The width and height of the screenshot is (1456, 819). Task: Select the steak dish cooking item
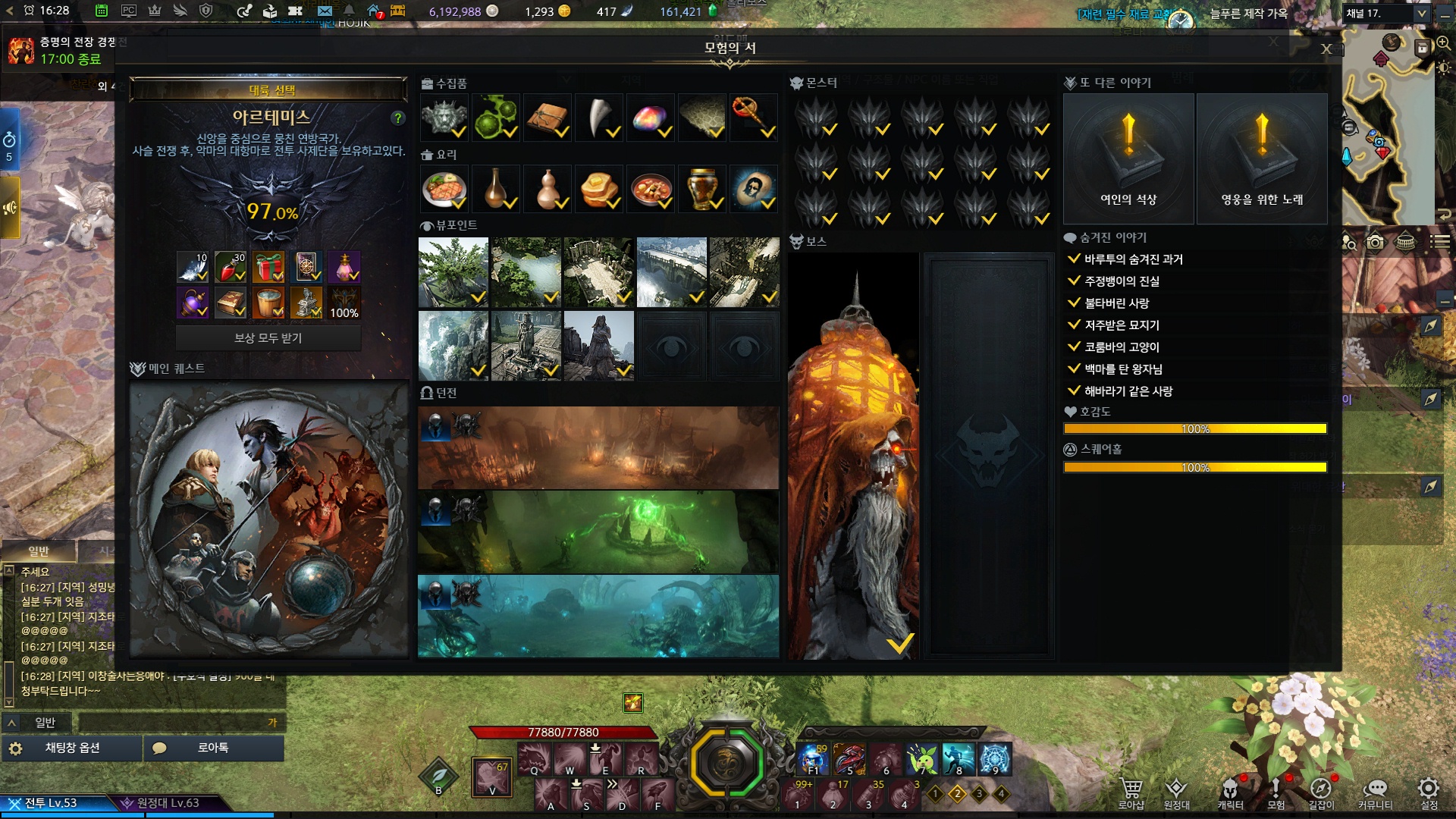click(444, 189)
